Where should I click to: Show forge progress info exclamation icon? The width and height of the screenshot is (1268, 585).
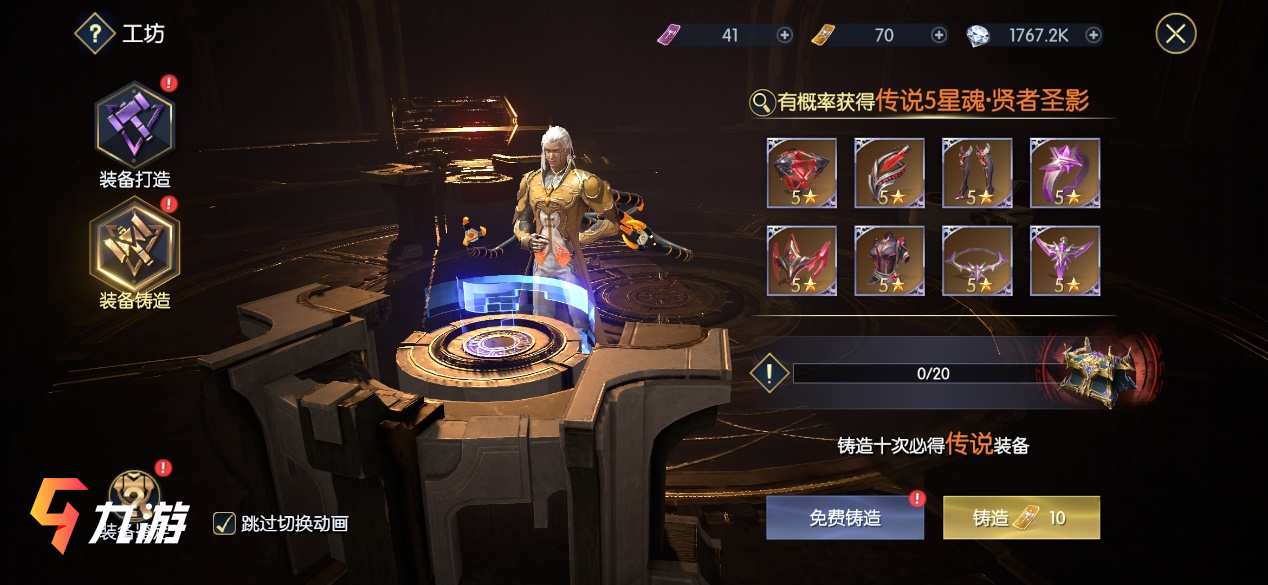[x=769, y=374]
